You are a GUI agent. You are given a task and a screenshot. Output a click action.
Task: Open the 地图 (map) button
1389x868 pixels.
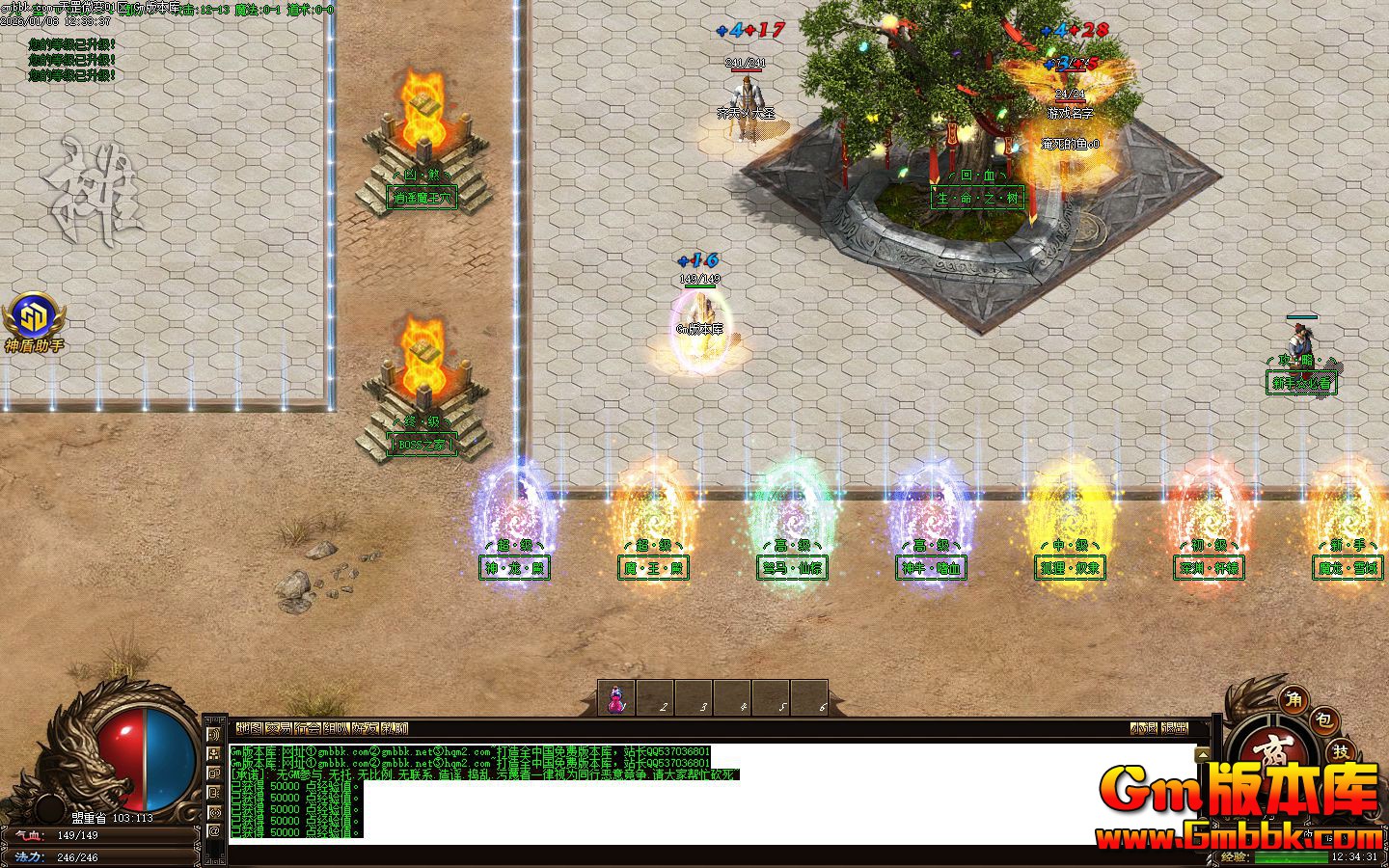(x=249, y=728)
